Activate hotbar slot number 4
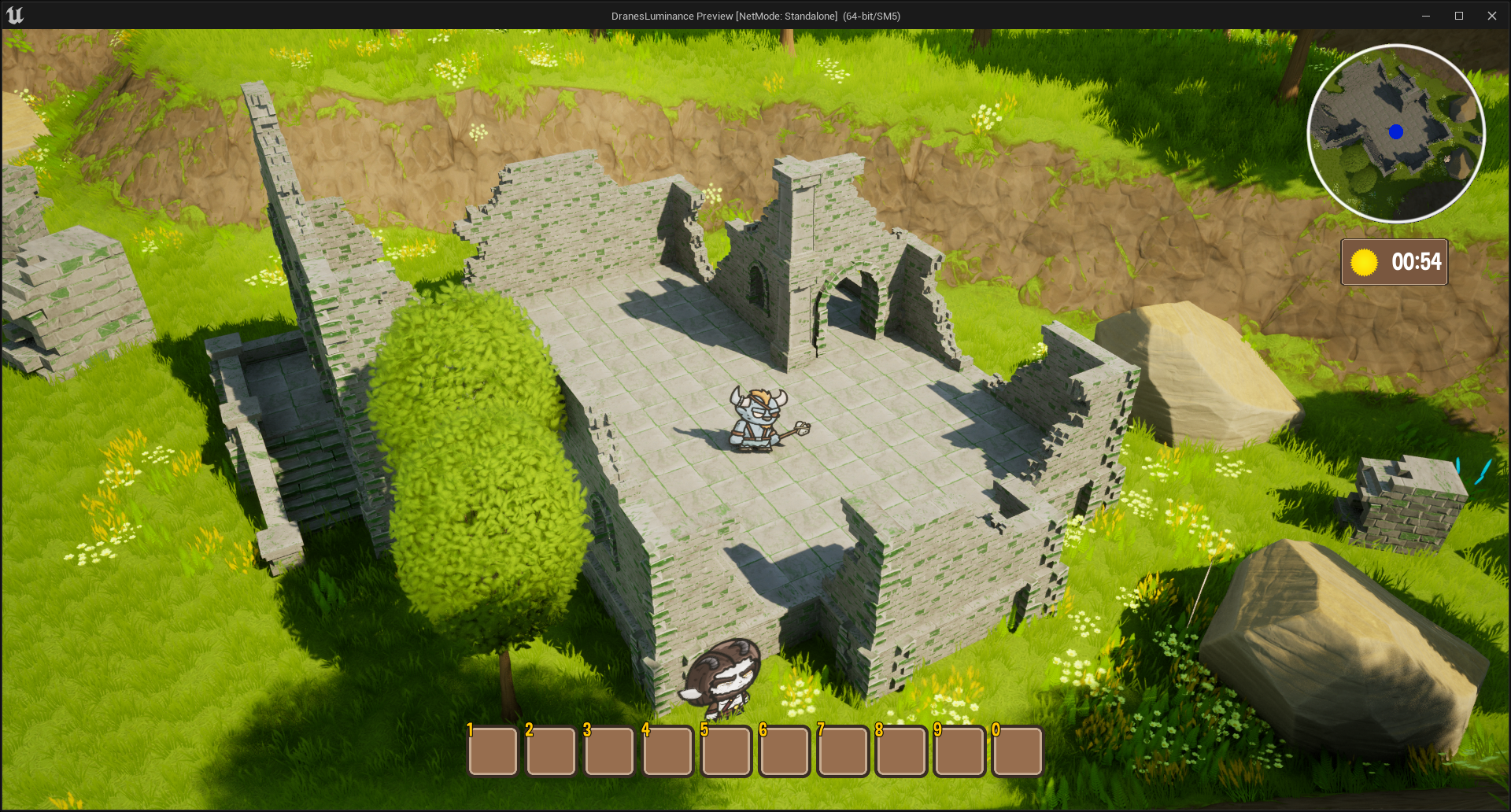 (667, 751)
